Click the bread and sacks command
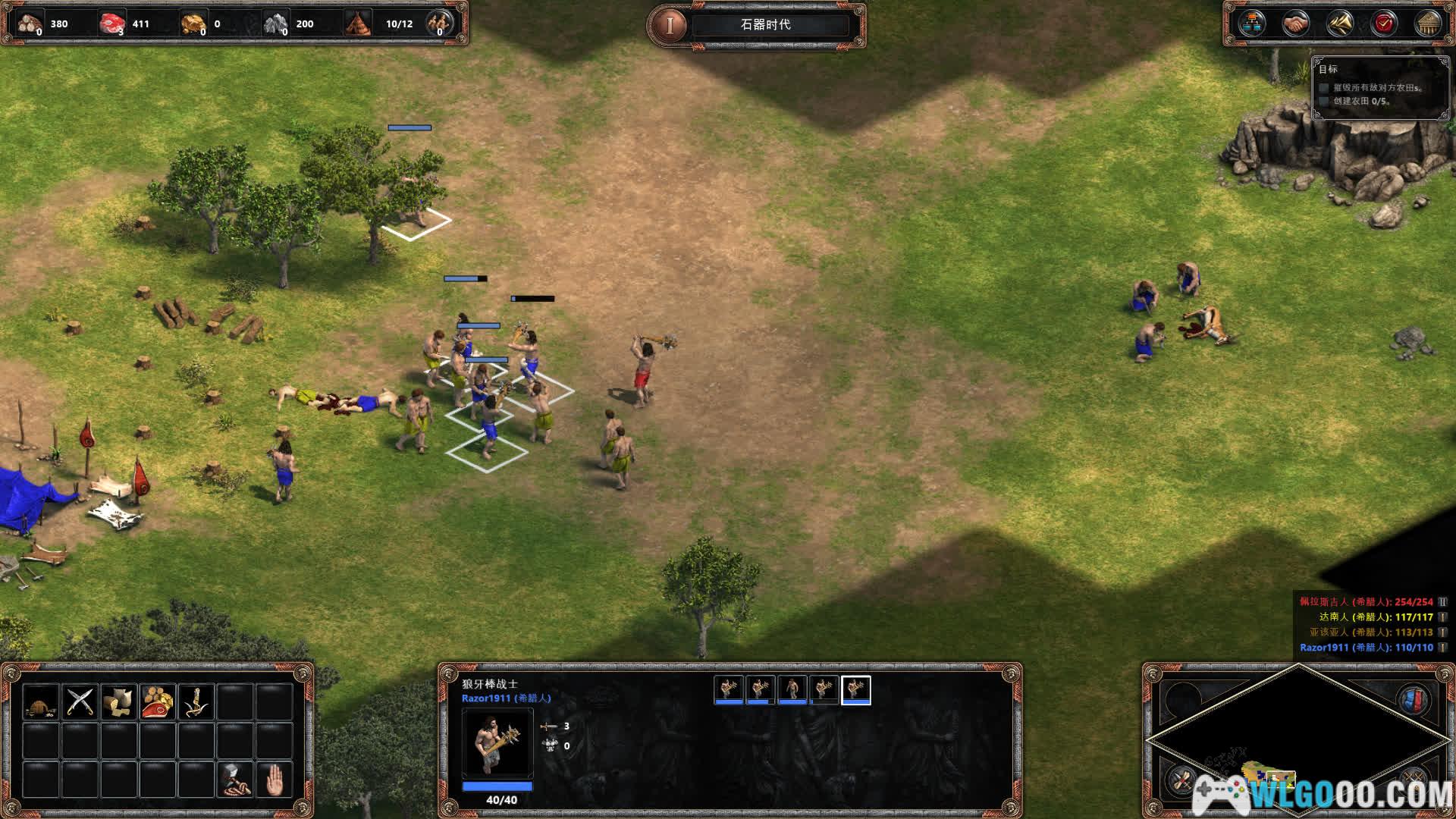Viewport: 1456px width, 819px height. pyautogui.click(x=119, y=701)
